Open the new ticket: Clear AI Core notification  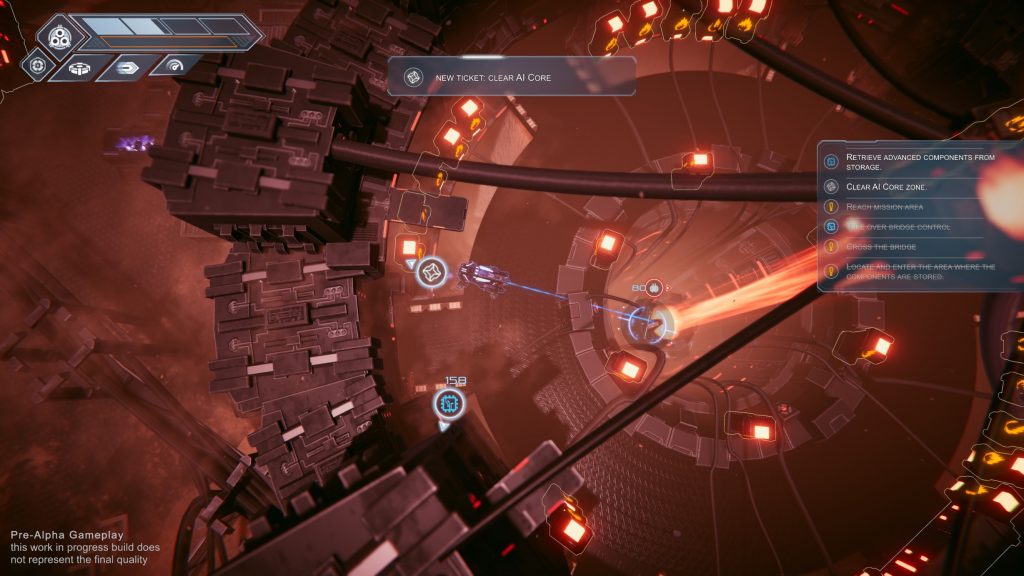point(511,76)
